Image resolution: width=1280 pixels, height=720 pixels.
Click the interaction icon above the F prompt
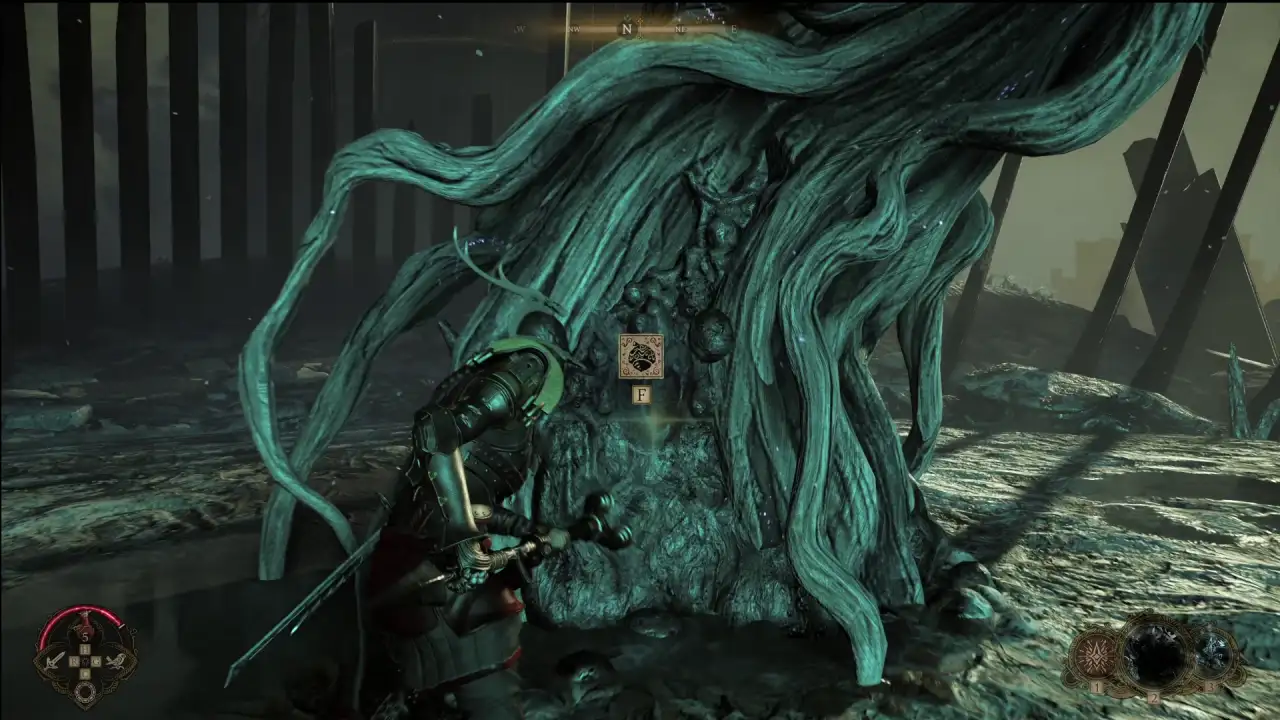(641, 356)
